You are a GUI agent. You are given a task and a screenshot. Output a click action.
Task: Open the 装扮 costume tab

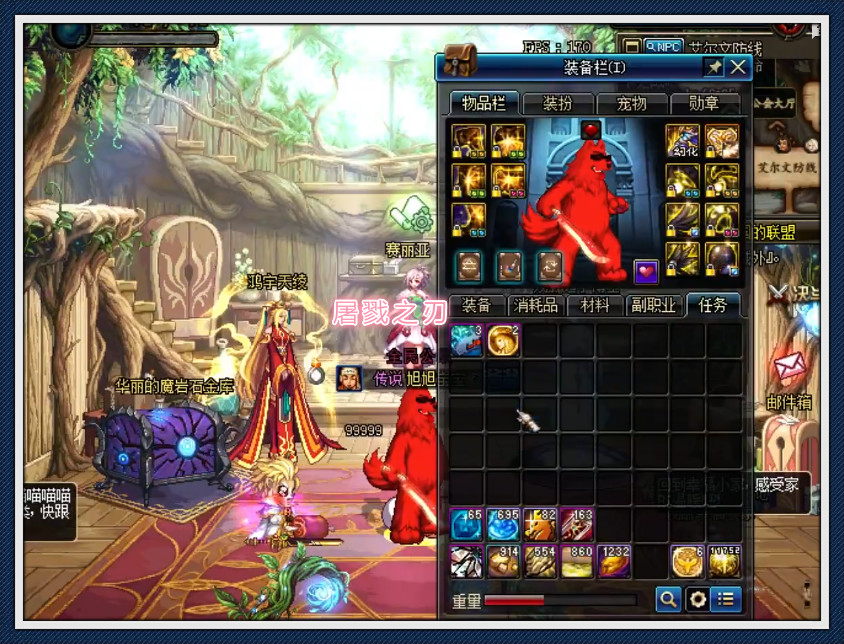click(x=558, y=103)
